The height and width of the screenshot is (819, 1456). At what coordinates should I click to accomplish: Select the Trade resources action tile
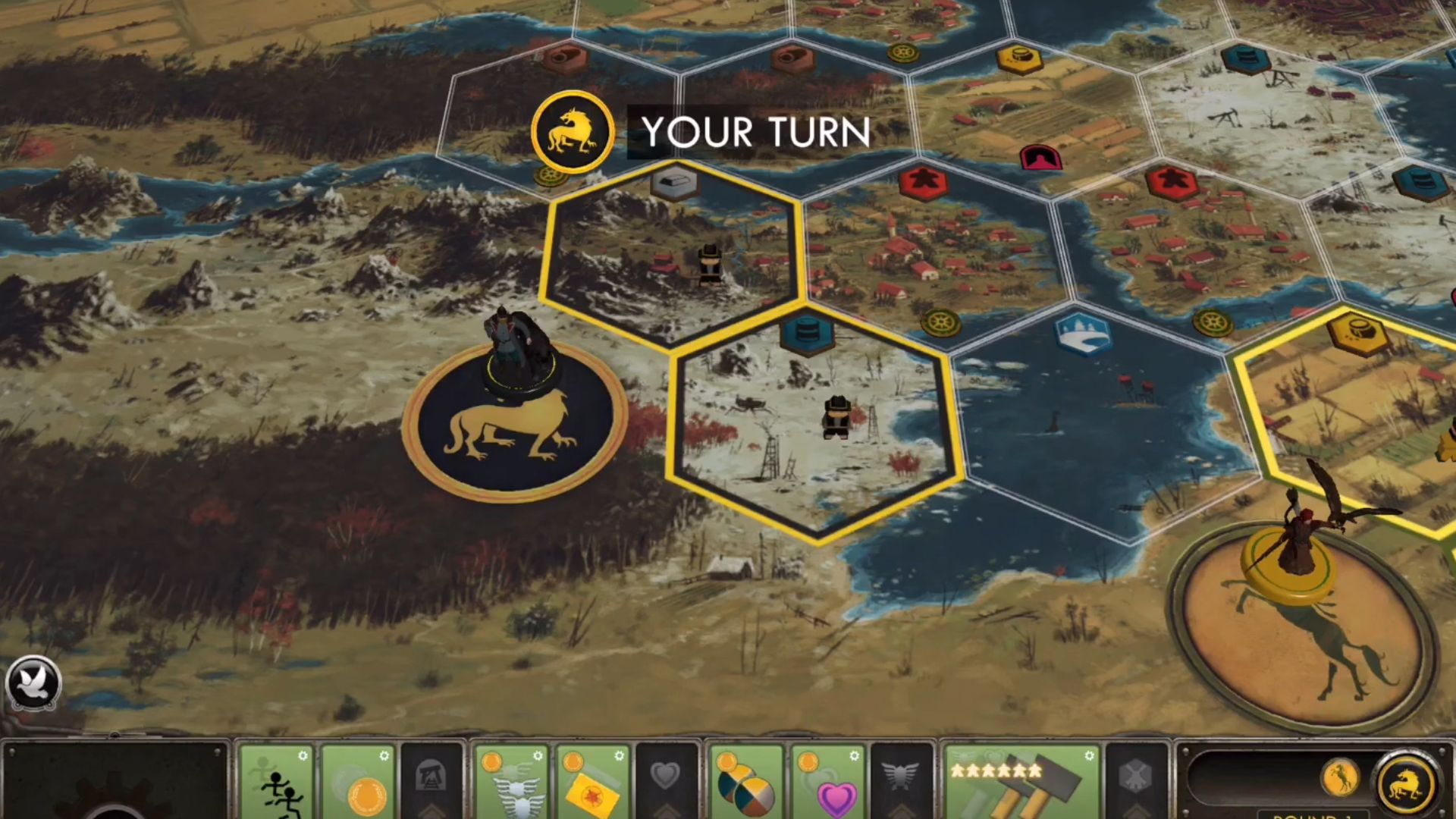coord(746,783)
